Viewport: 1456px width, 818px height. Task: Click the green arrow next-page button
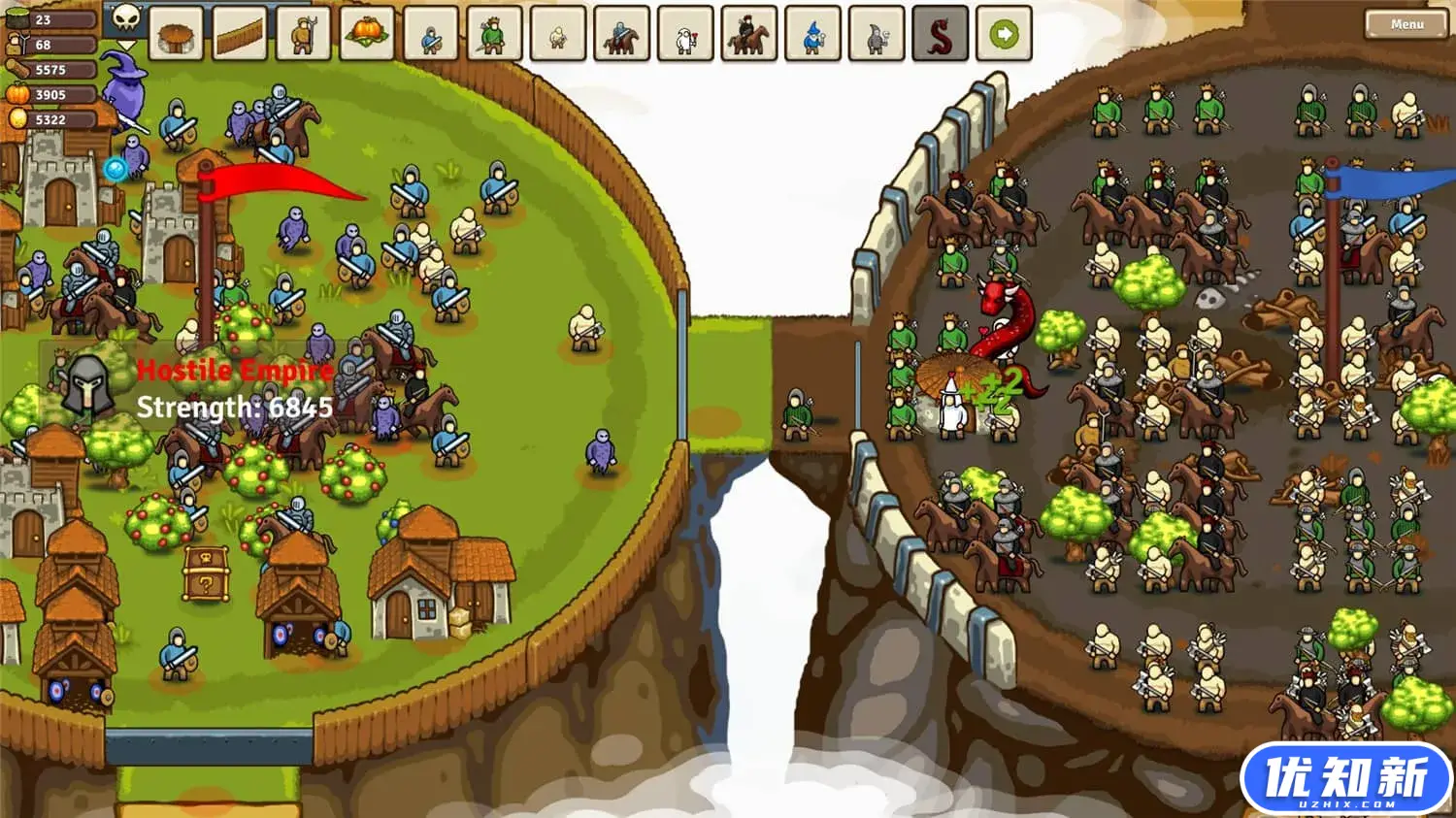pos(1004,35)
